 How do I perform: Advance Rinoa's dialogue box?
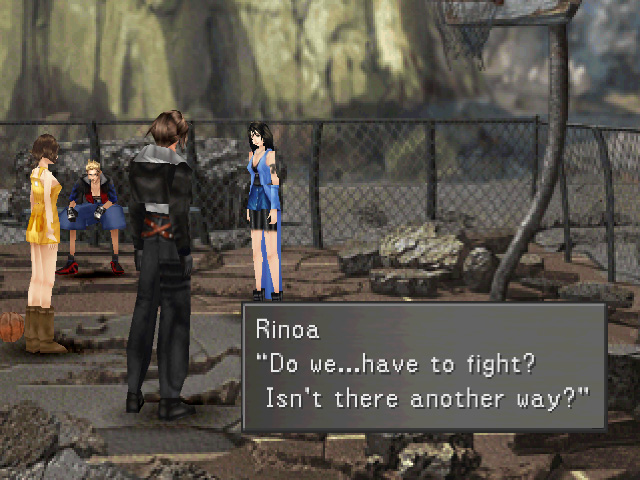pos(424,366)
